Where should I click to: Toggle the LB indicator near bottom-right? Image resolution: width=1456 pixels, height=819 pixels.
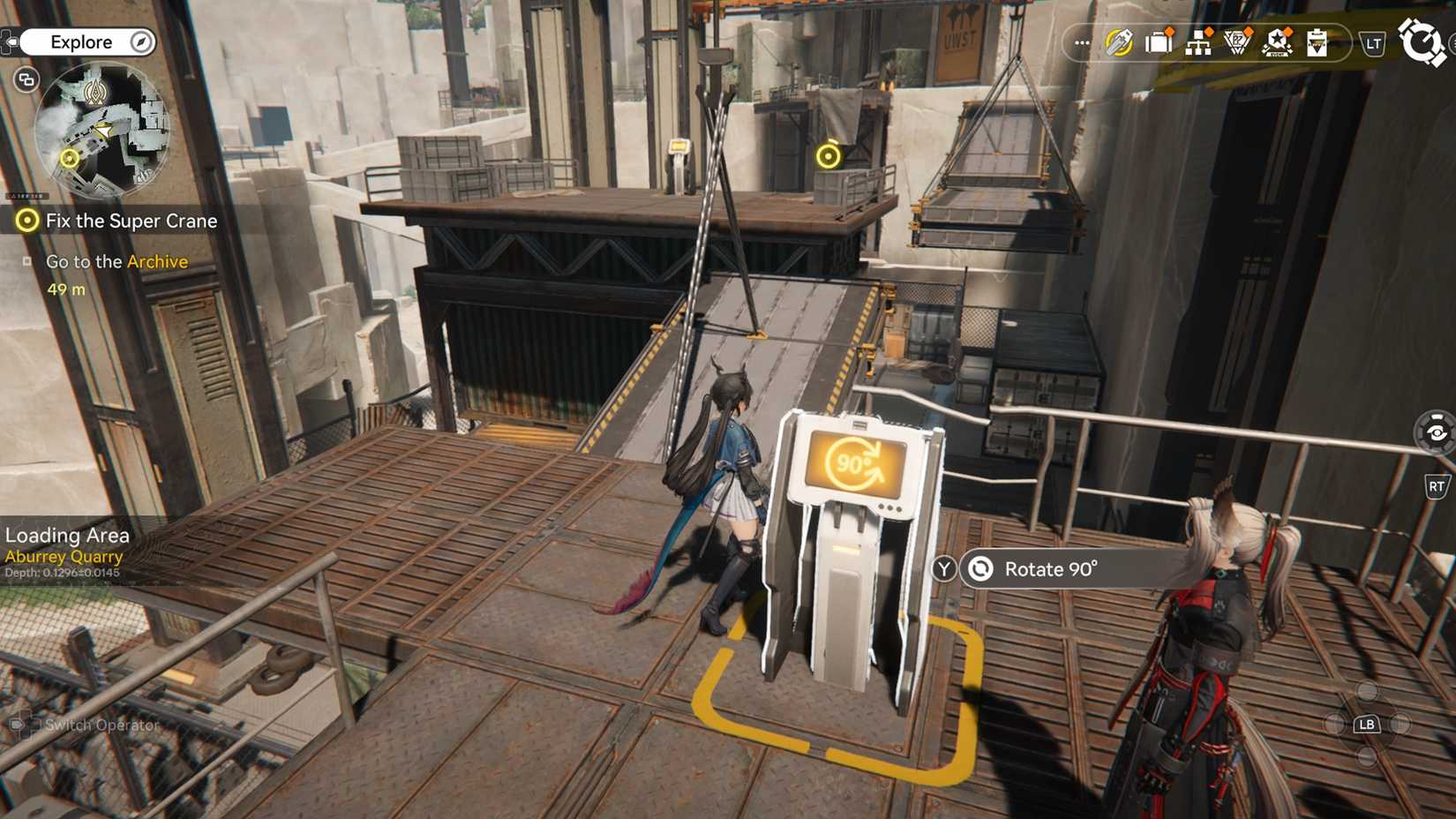(1367, 725)
